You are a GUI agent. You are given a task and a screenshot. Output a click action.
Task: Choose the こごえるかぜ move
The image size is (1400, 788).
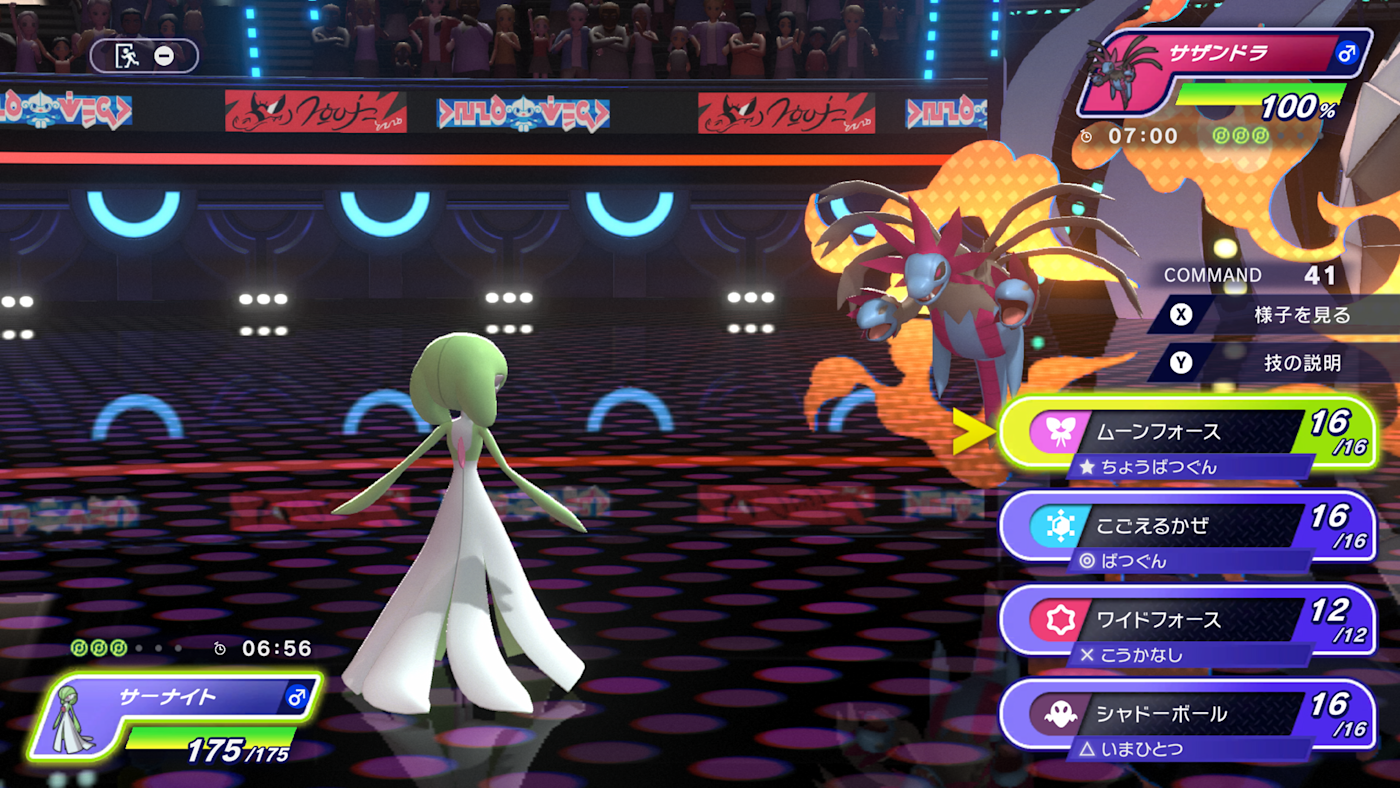(x=1186, y=527)
